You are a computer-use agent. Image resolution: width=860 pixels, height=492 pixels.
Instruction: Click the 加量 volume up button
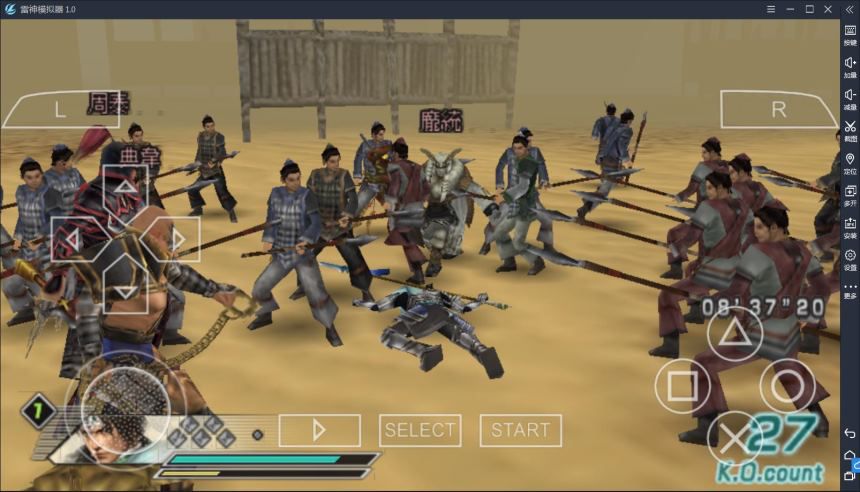coord(850,67)
